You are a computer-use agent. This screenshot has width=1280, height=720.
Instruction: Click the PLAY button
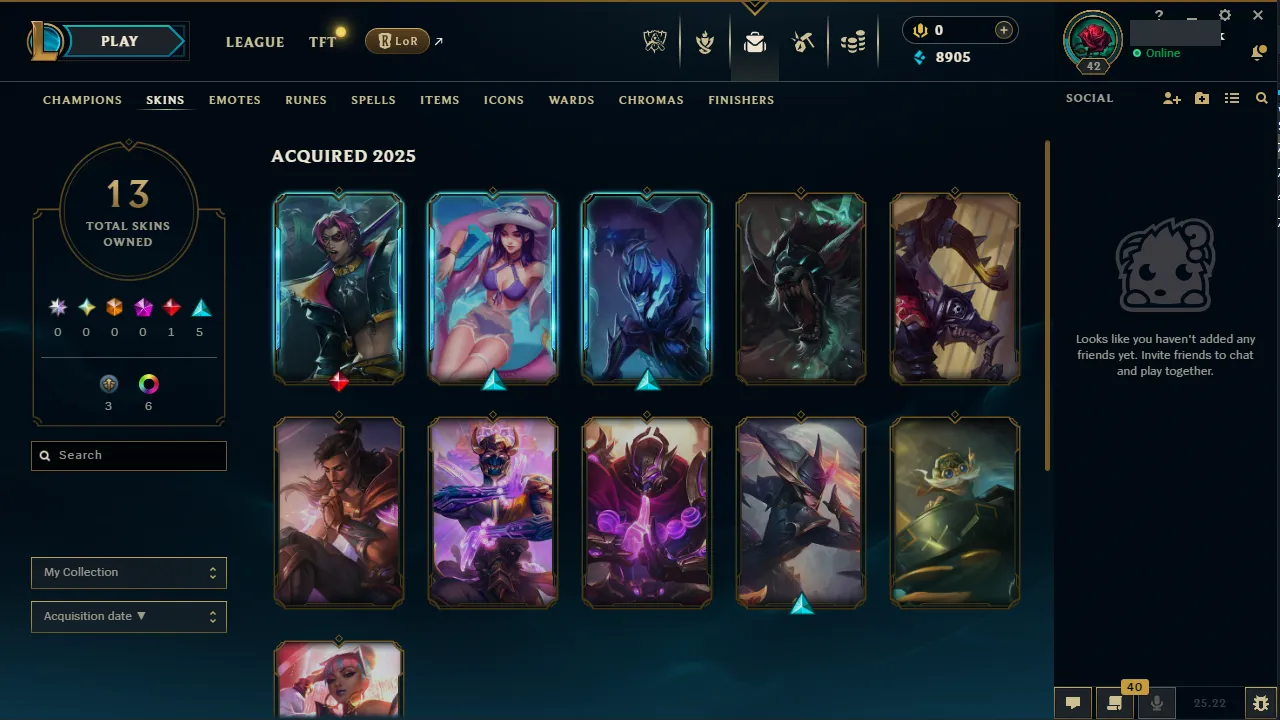point(119,41)
